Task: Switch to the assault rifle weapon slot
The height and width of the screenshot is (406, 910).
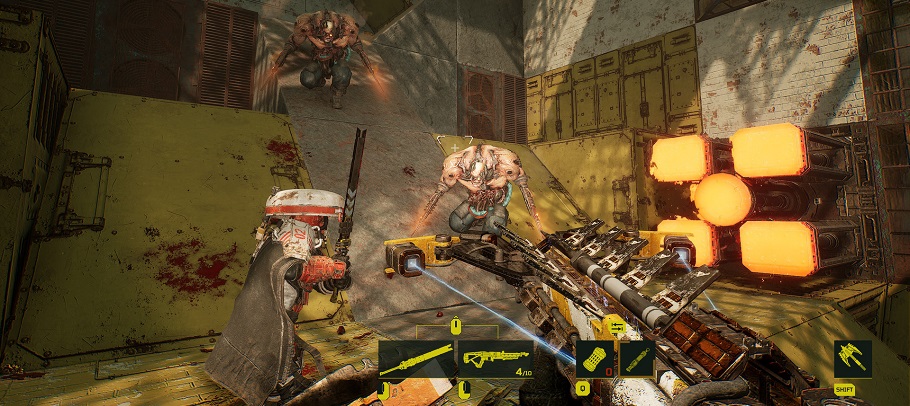Action: point(496,359)
